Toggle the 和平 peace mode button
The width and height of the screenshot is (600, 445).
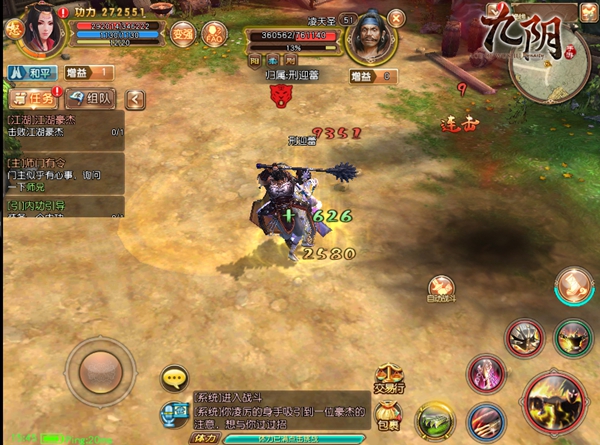pos(30,72)
